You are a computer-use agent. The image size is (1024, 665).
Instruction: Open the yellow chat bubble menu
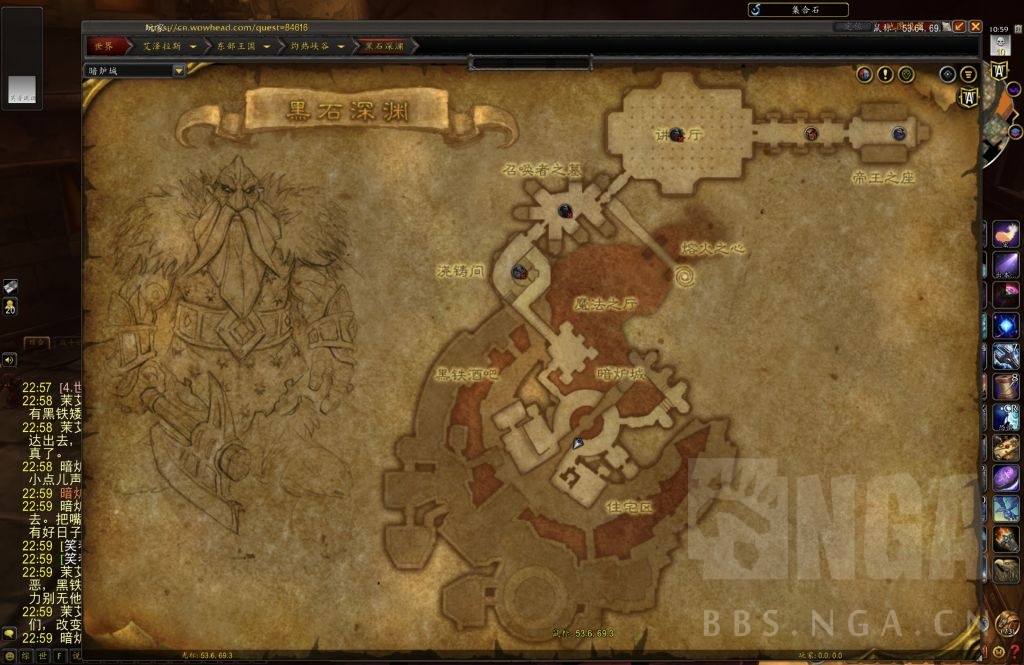click(9, 634)
